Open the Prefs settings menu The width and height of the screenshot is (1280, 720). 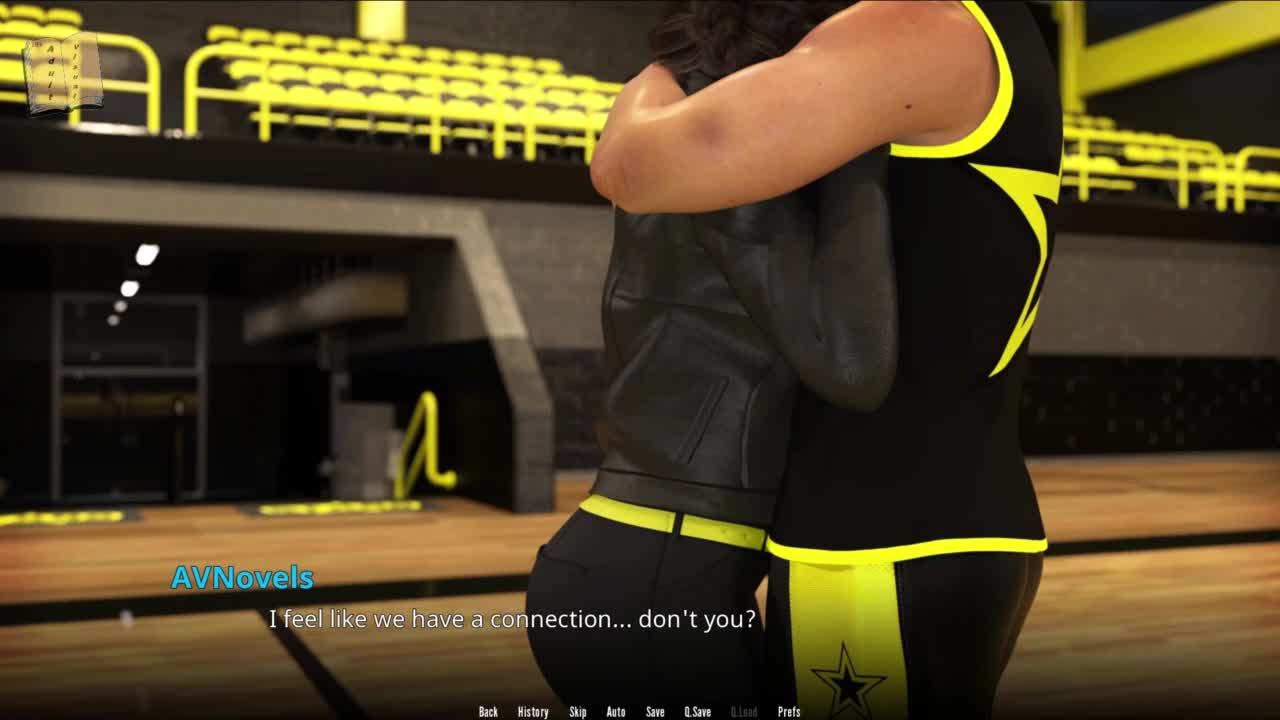coord(788,712)
